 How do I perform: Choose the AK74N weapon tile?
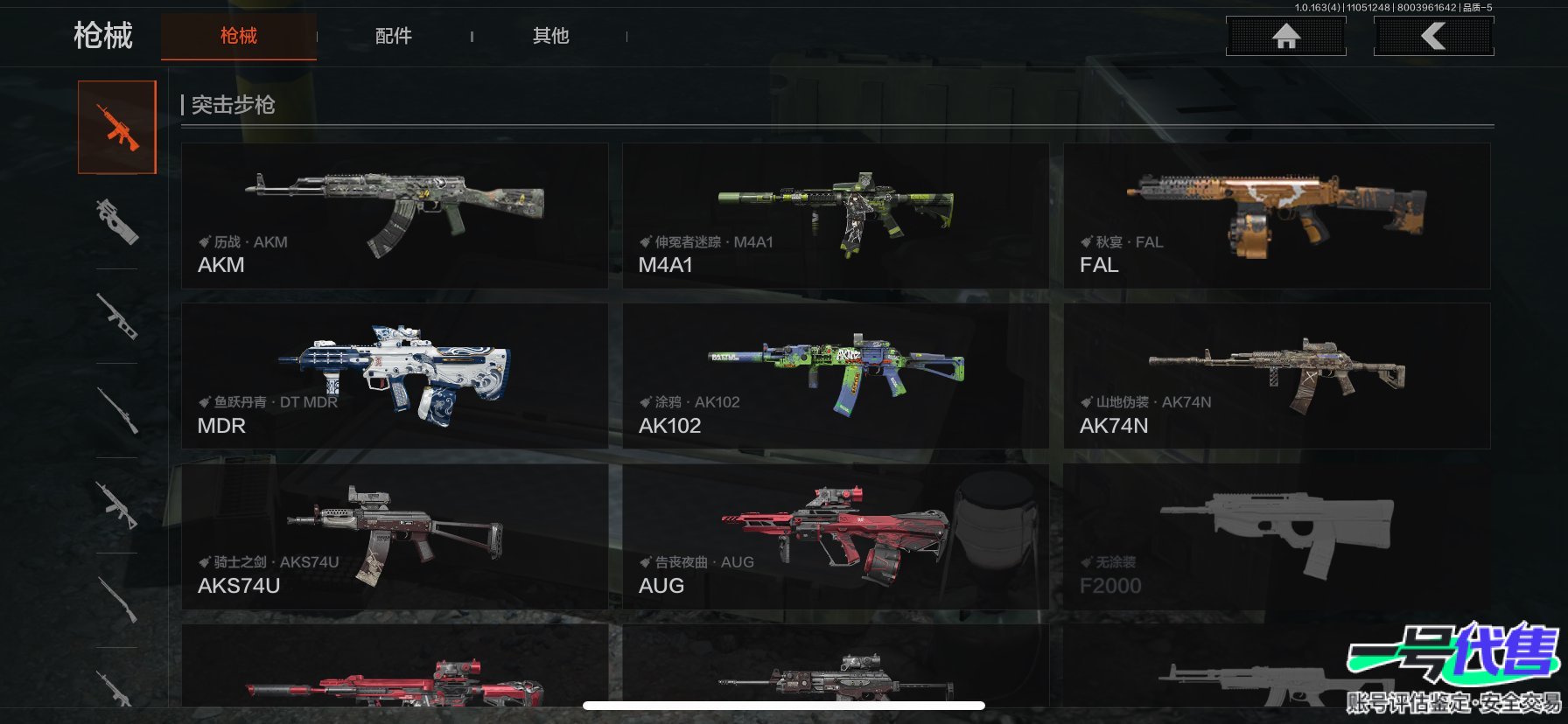(1277, 376)
